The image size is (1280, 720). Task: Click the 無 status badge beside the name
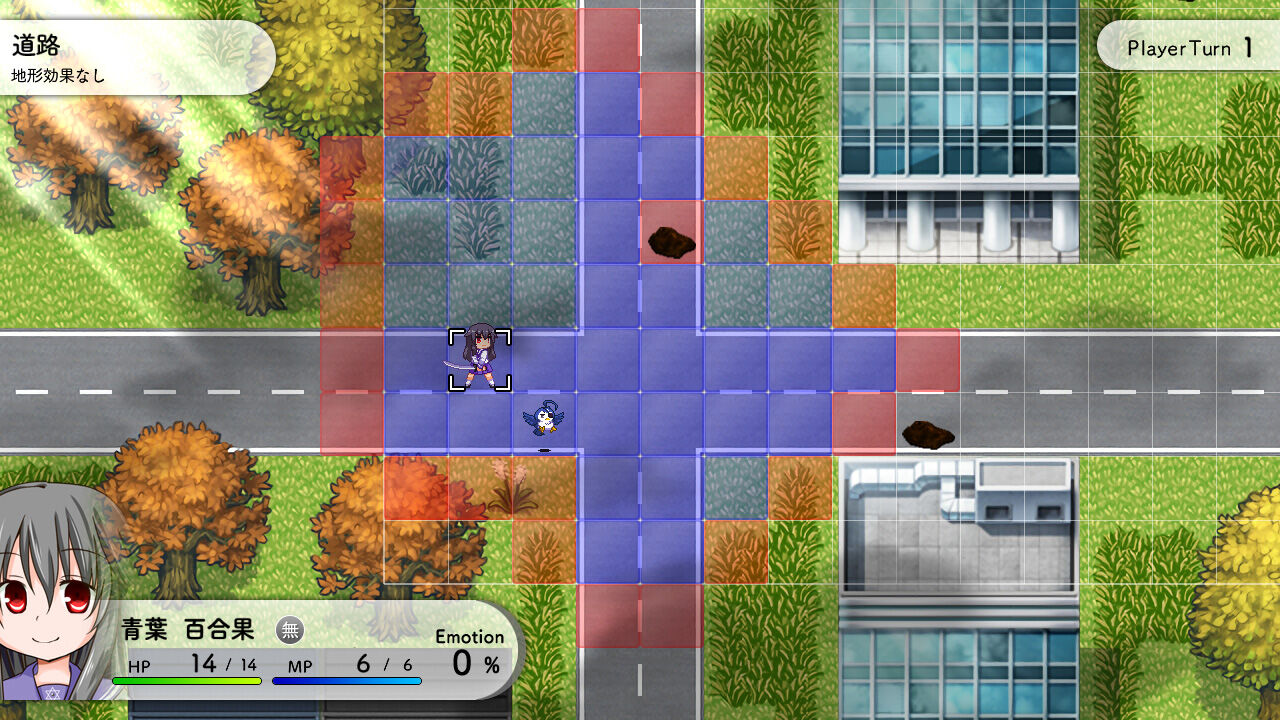(290, 631)
